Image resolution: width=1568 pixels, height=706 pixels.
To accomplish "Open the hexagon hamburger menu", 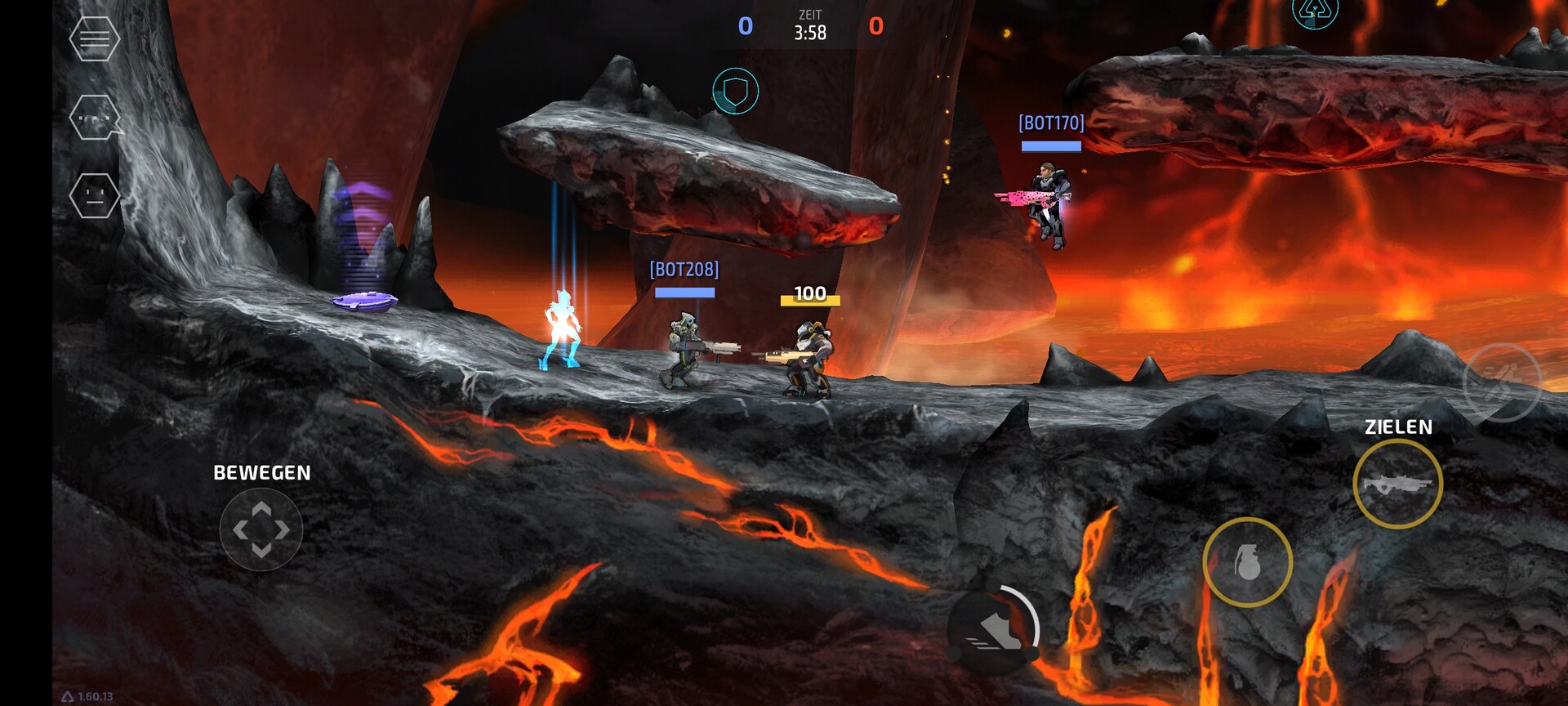I will tap(95, 38).
